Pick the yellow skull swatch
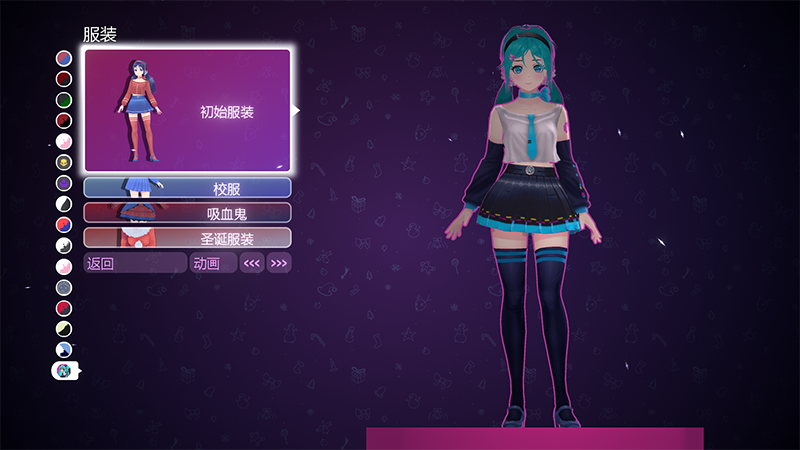800x450 pixels. click(x=64, y=162)
